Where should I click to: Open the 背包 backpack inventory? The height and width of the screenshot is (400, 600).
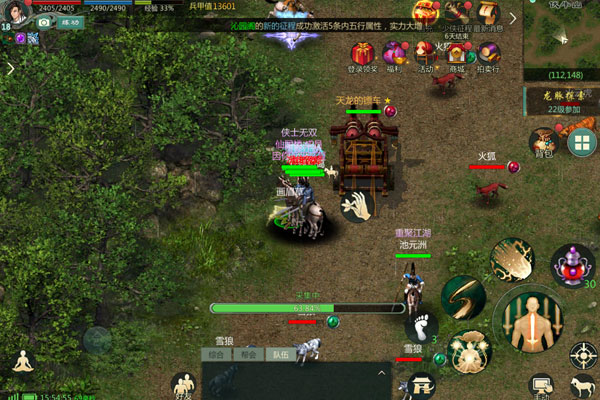point(543,141)
